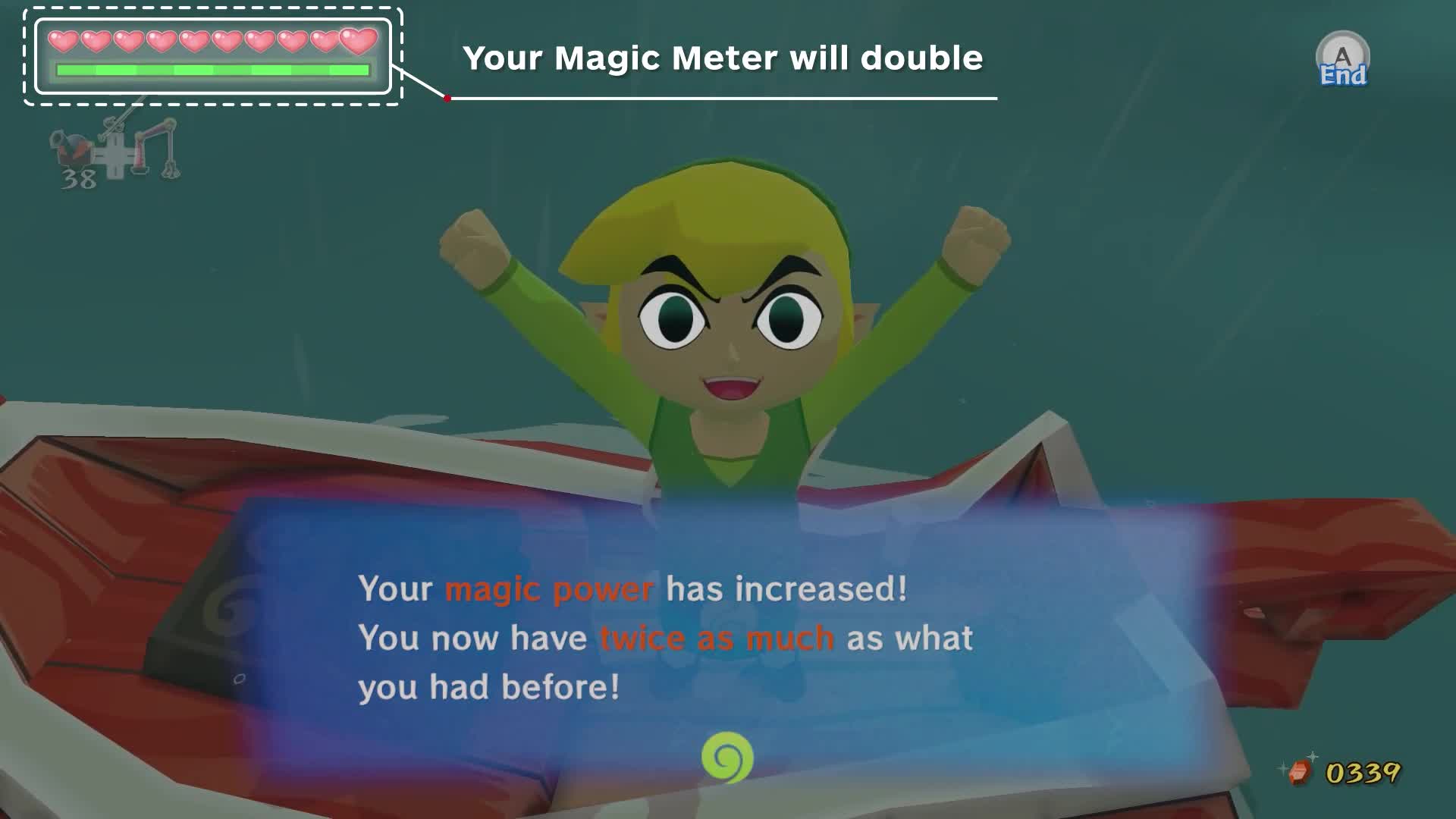Image resolution: width=1456 pixels, height=819 pixels.
Task: Click the green magic meter bar
Action: tap(212, 71)
